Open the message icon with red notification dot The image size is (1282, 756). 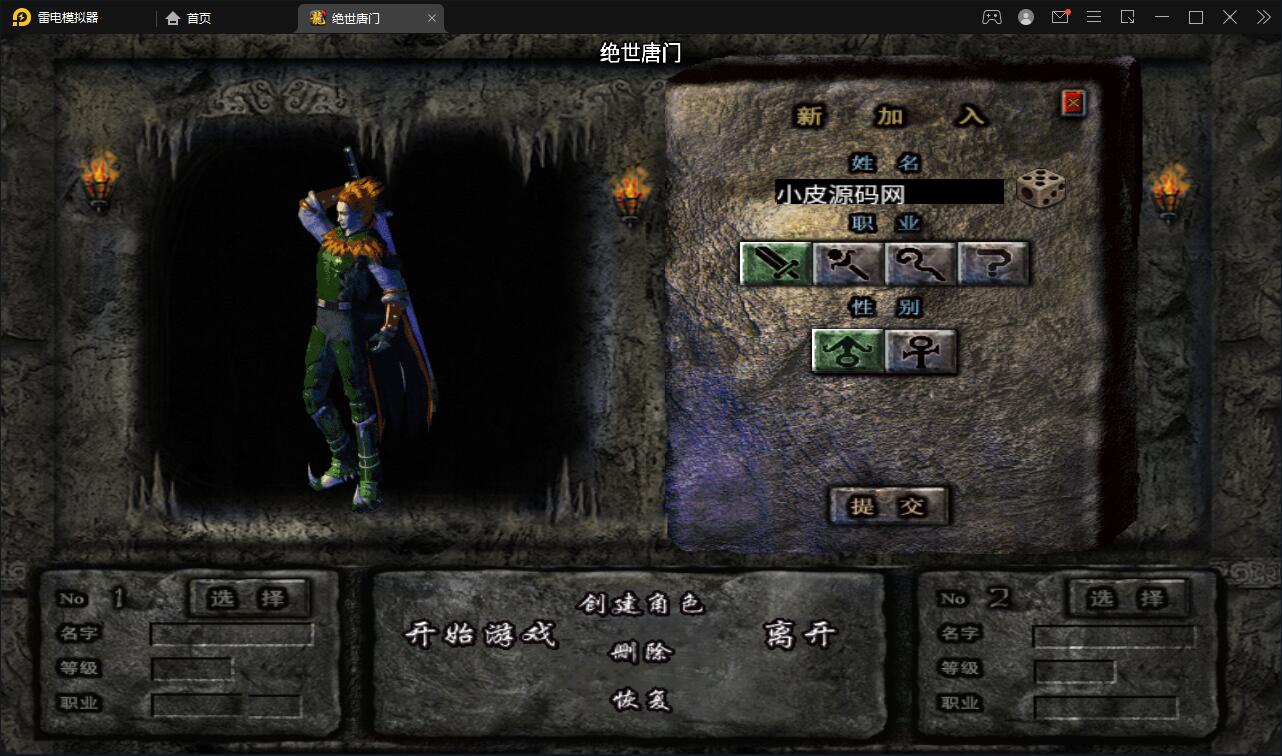[1060, 17]
